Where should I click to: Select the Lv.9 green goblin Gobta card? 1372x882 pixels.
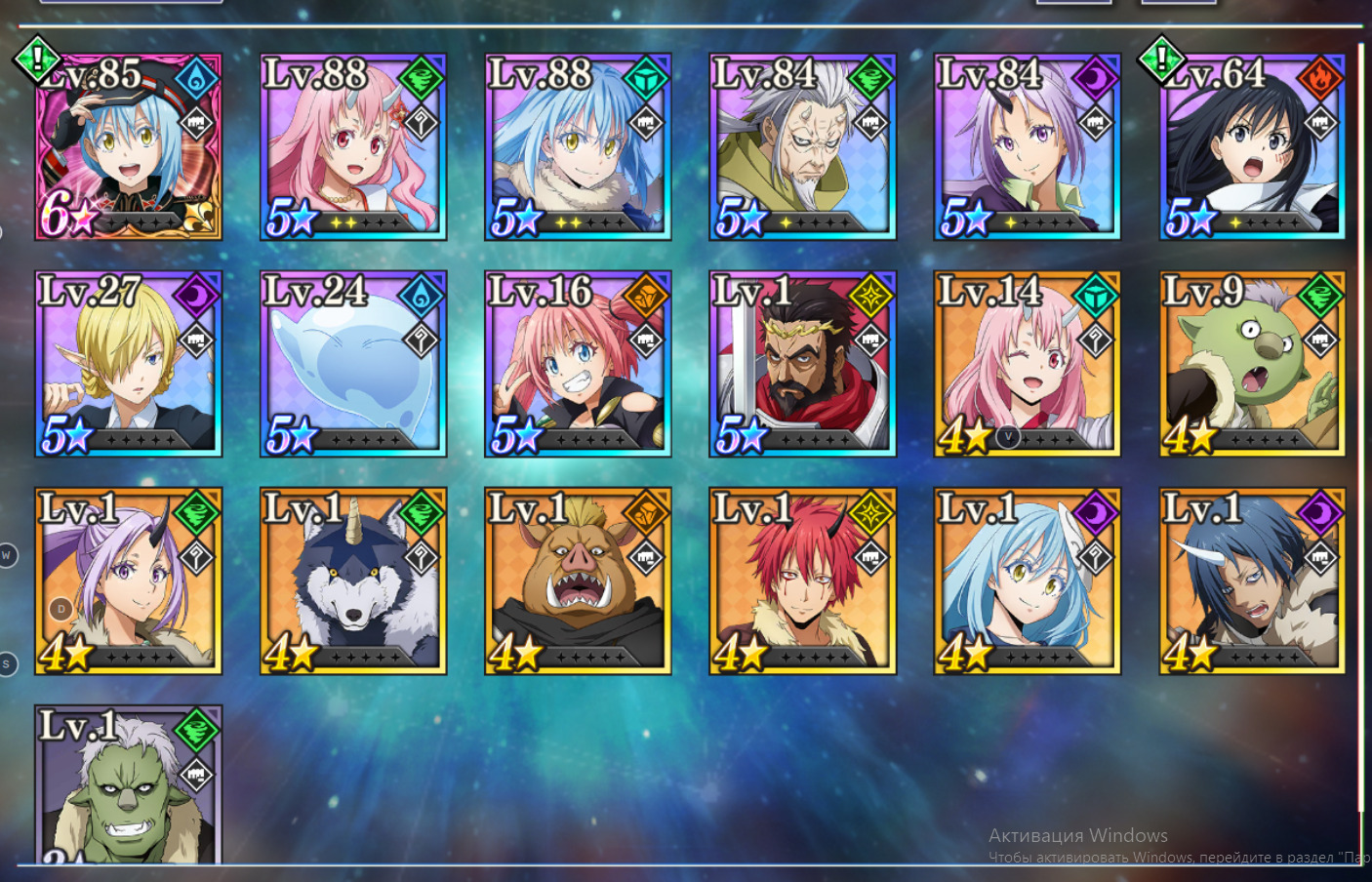point(1252,364)
